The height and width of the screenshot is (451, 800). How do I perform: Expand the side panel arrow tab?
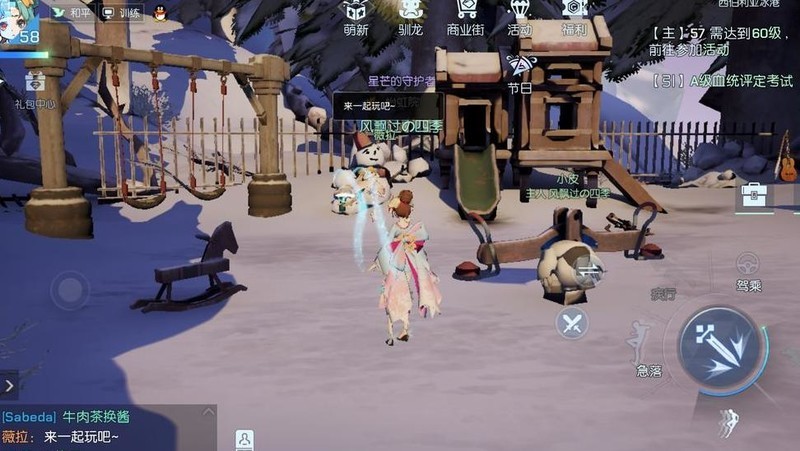[9, 384]
